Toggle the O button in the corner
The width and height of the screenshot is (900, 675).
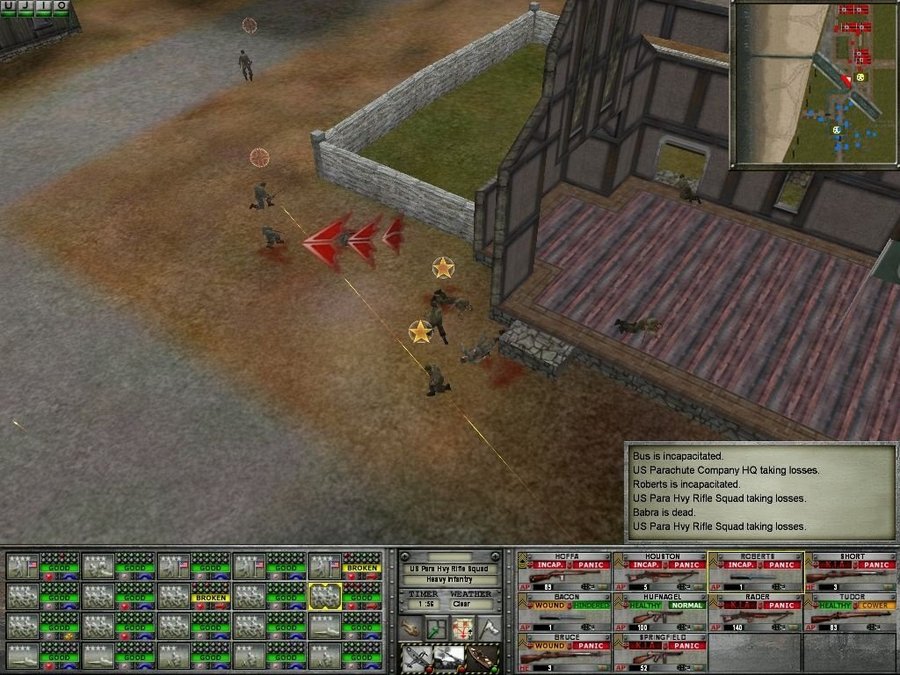pos(62,7)
